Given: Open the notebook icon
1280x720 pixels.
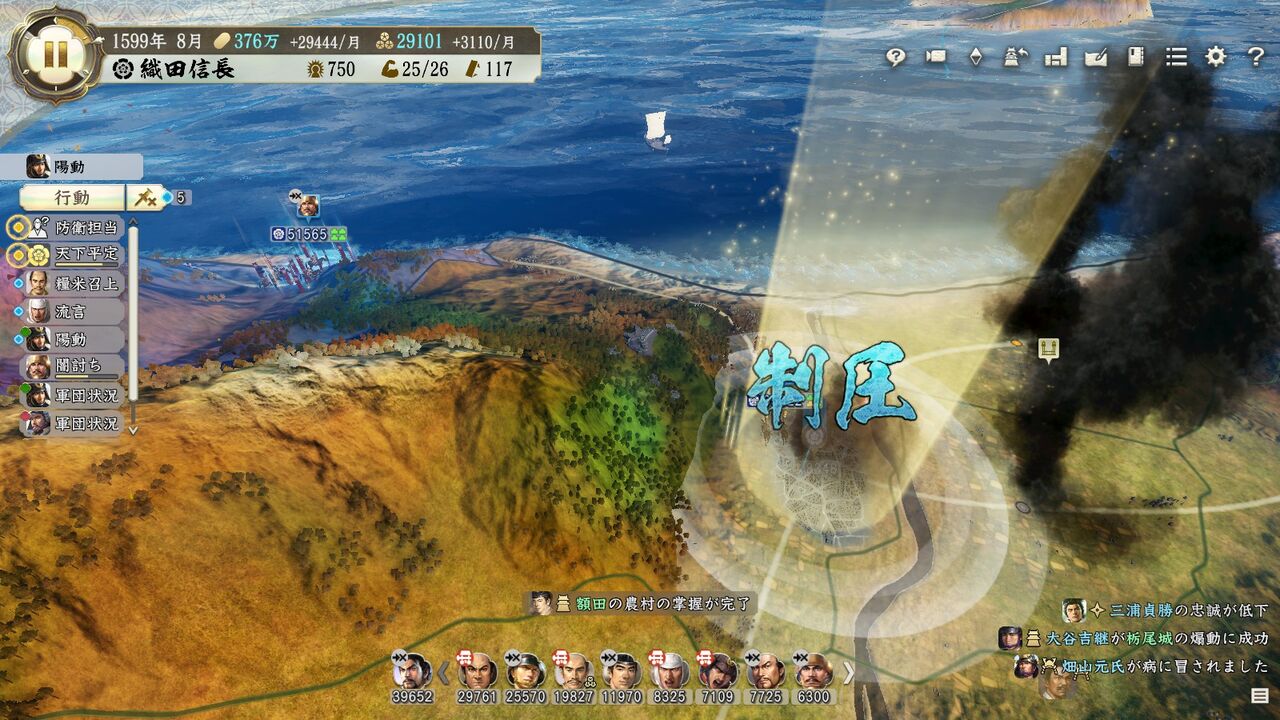Looking at the screenshot, I should pyautogui.click(x=1135, y=57).
